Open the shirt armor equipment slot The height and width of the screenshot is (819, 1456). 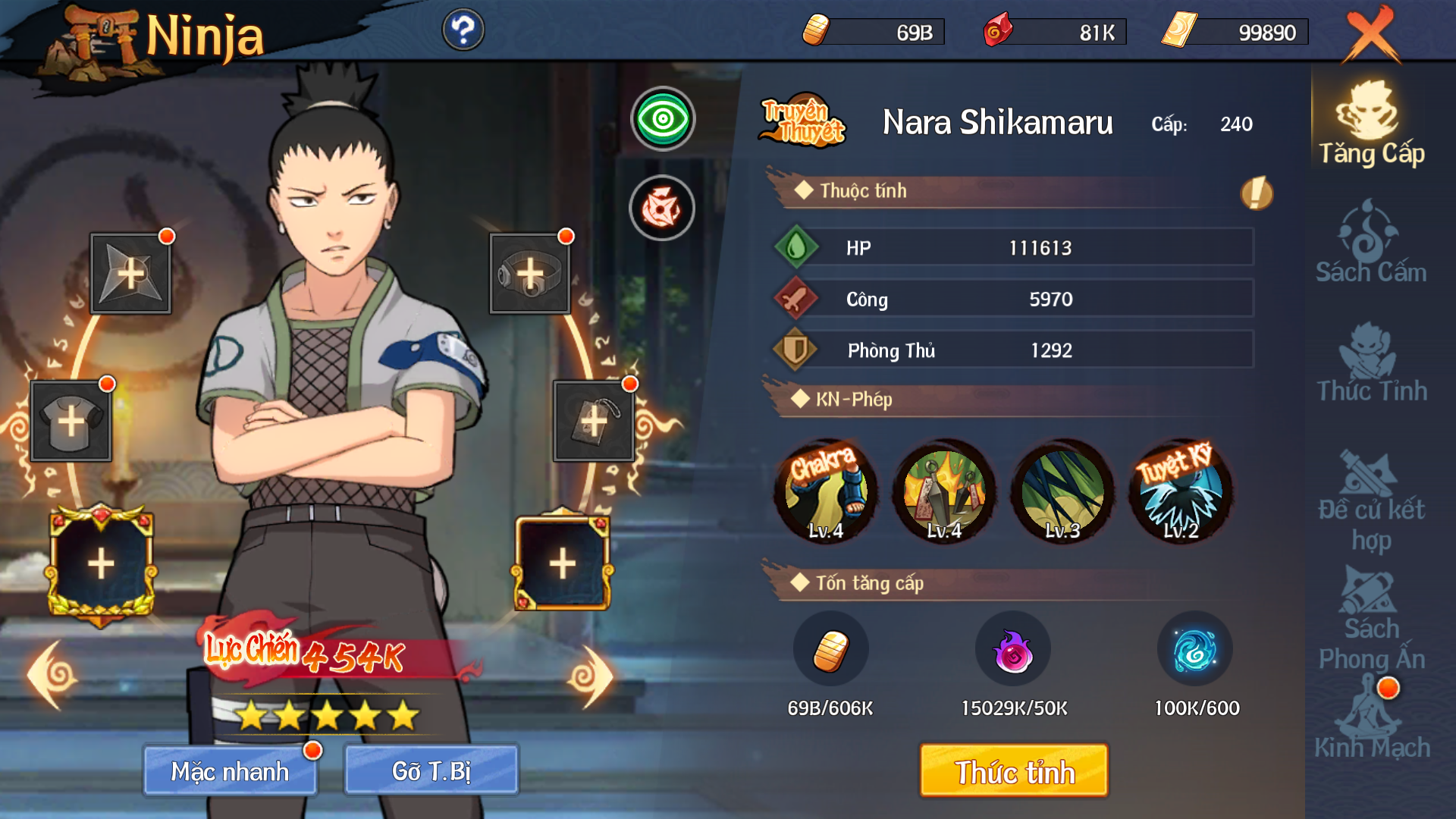pos(71,422)
